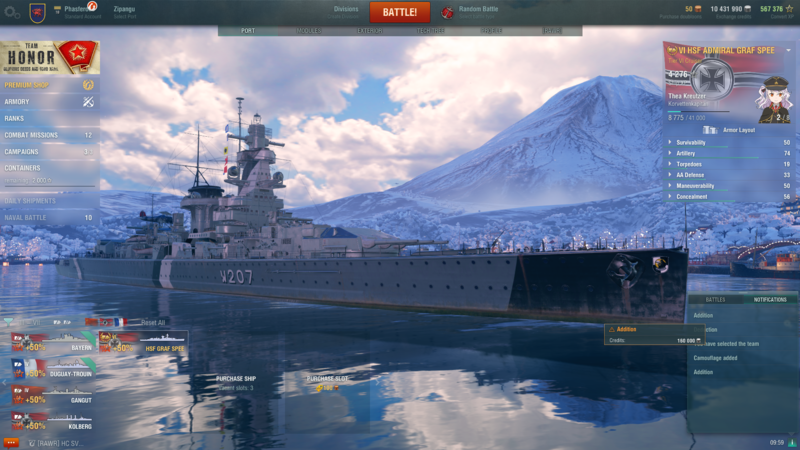Click the red BATTLE! button
The image size is (800, 450).
(399, 12)
